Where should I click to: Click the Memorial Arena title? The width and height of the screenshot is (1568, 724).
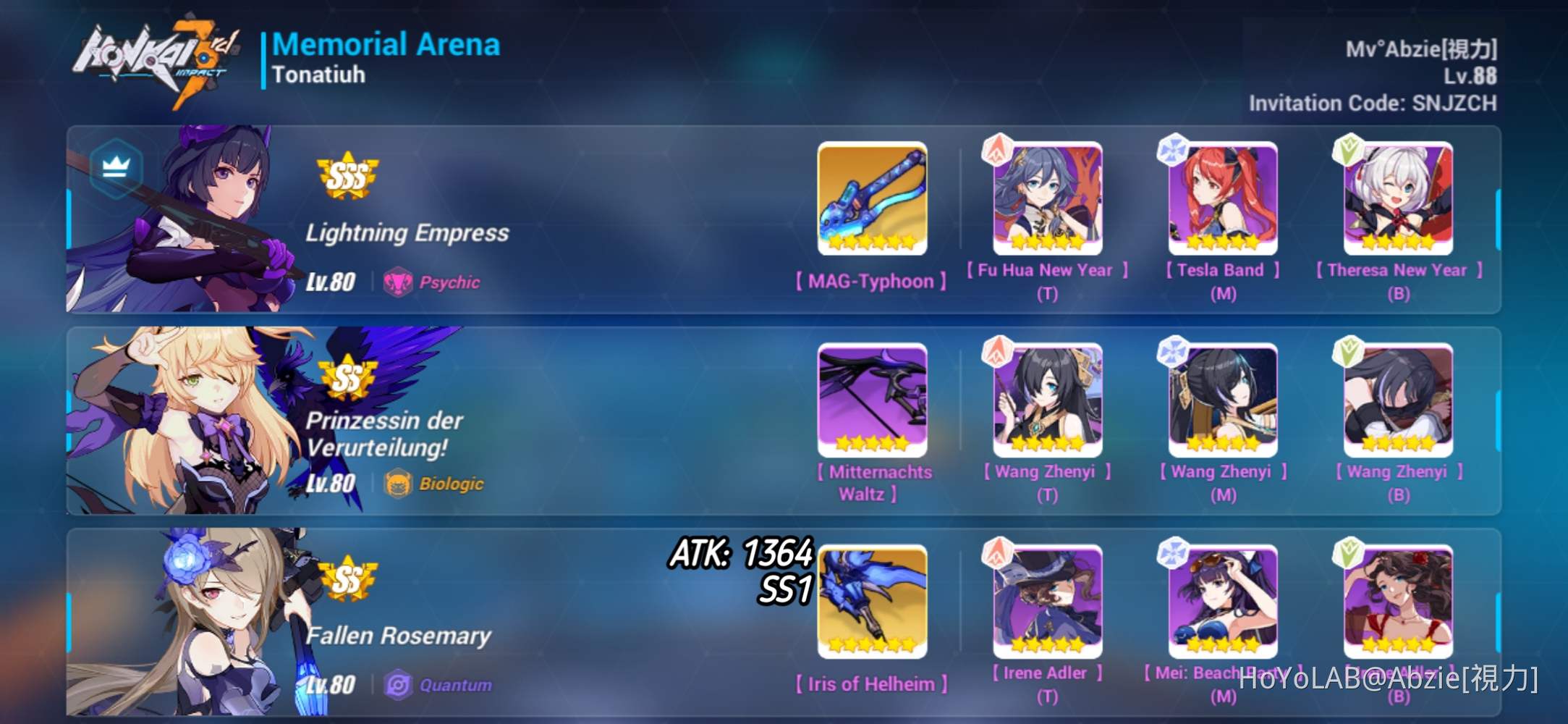[386, 45]
